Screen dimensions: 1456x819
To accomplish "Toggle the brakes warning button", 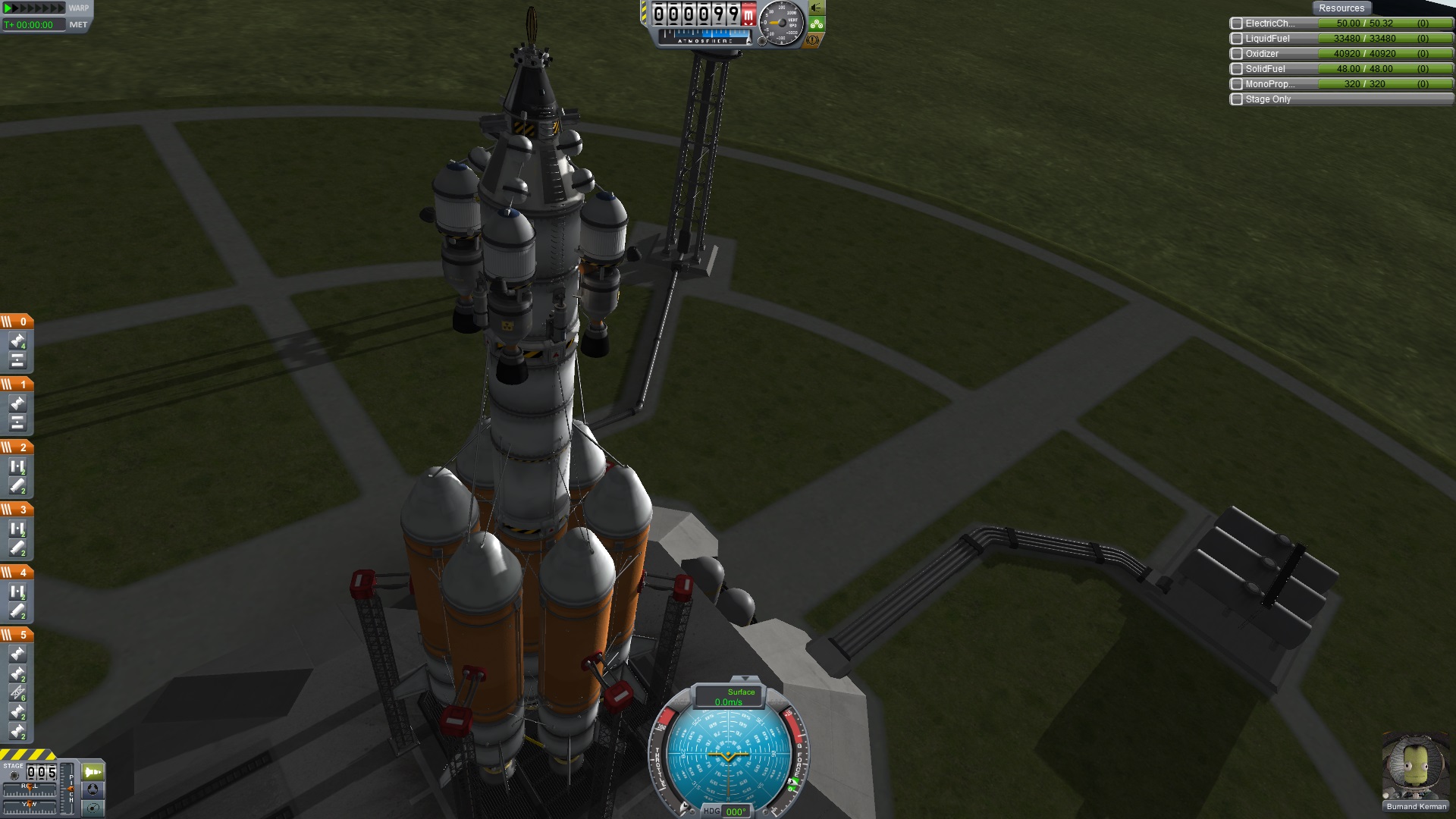I will tap(814, 40).
